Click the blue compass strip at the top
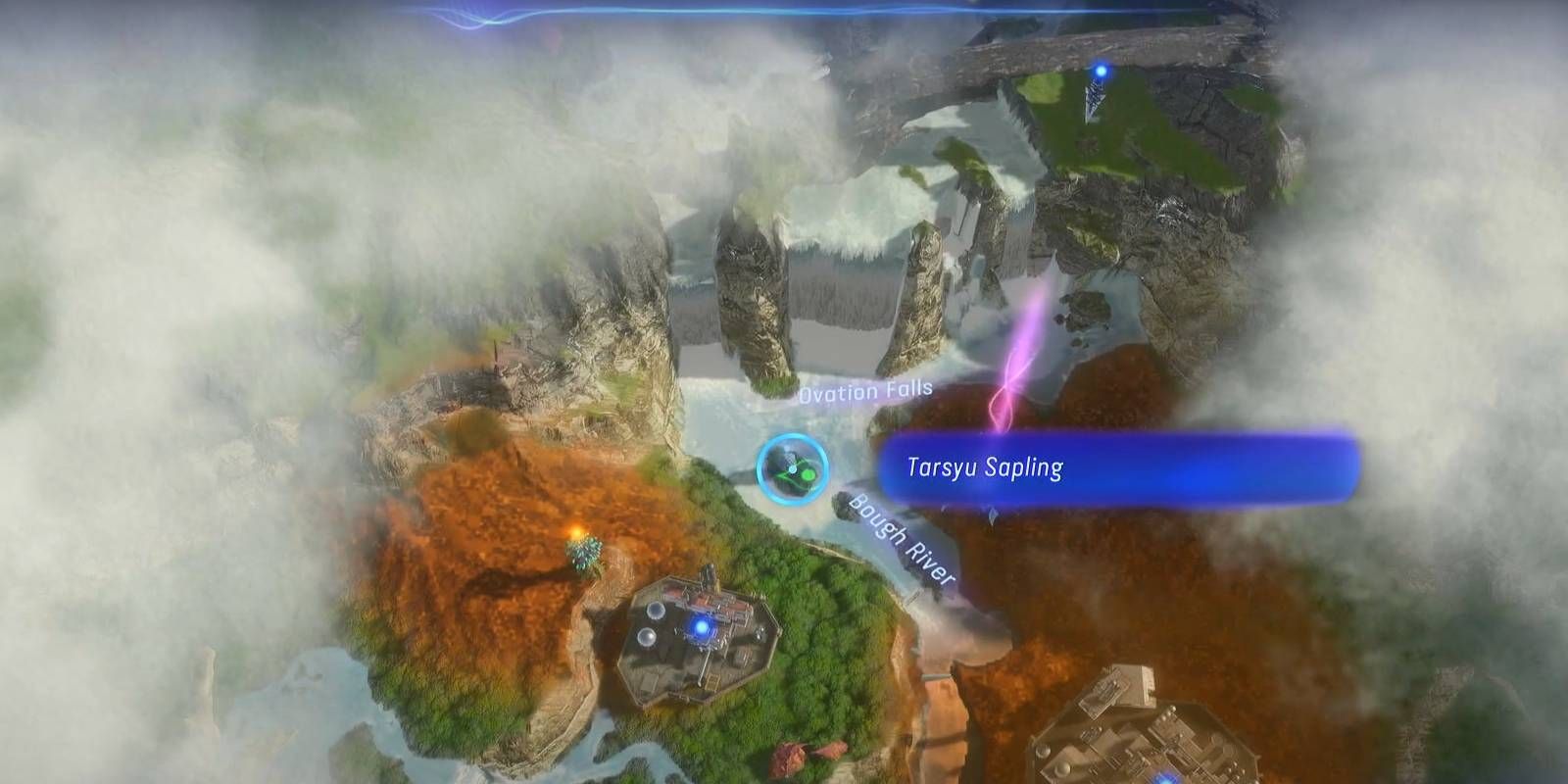Screen dimensions: 1568x784 [686, 12]
